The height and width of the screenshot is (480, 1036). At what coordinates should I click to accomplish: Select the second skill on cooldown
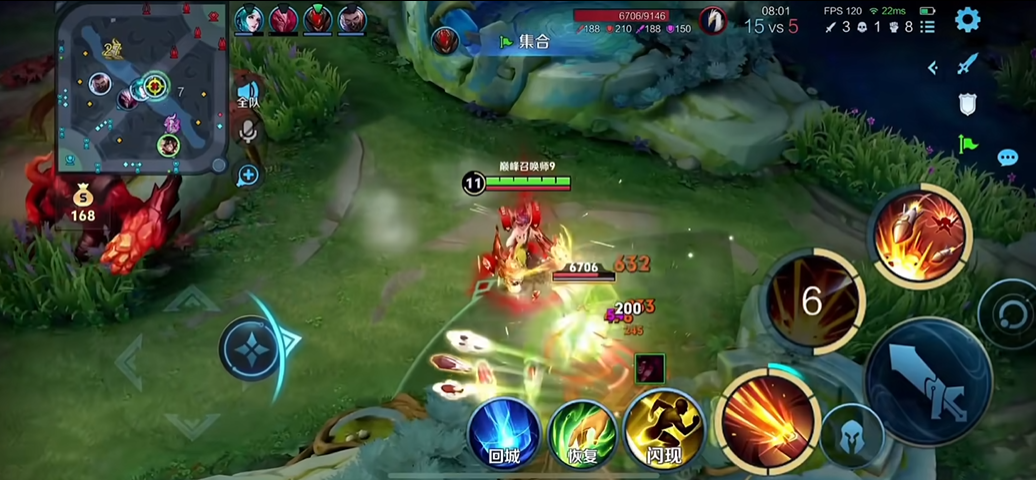coord(813,300)
